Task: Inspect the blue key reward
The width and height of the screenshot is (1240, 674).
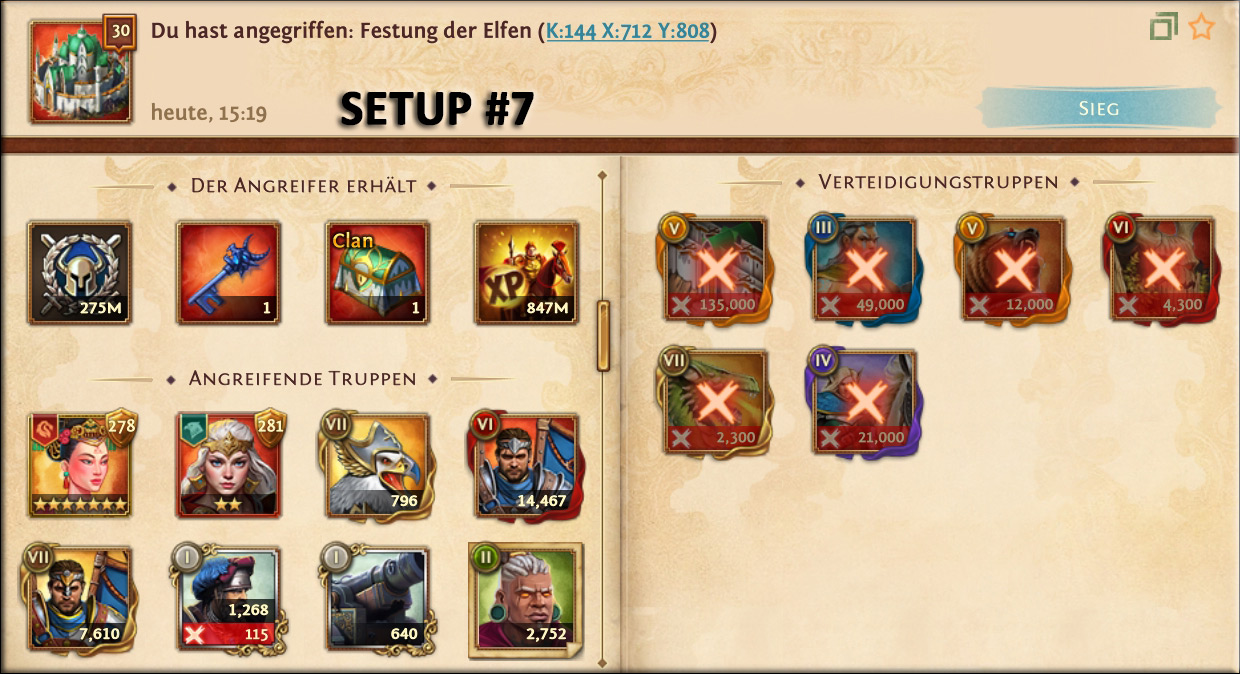Action: tap(229, 273)
